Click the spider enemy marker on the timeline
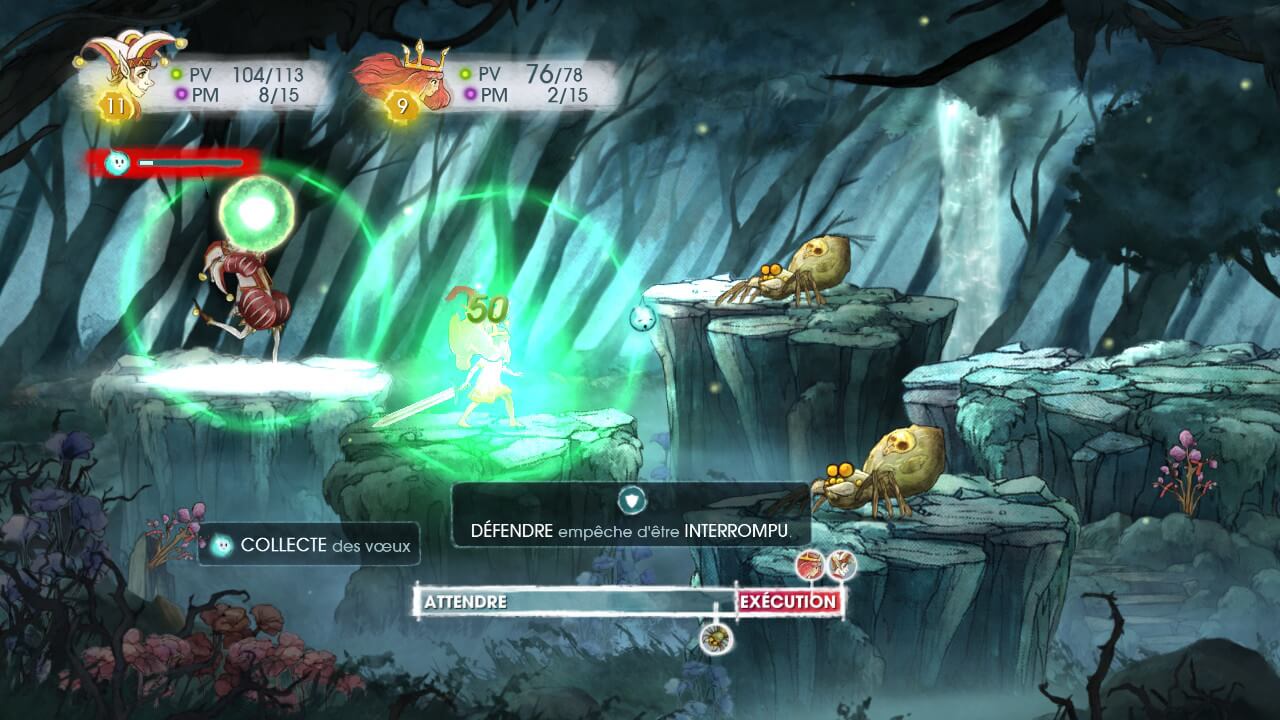This screenshot has height=720, width=1280. [x=715, y=637]
